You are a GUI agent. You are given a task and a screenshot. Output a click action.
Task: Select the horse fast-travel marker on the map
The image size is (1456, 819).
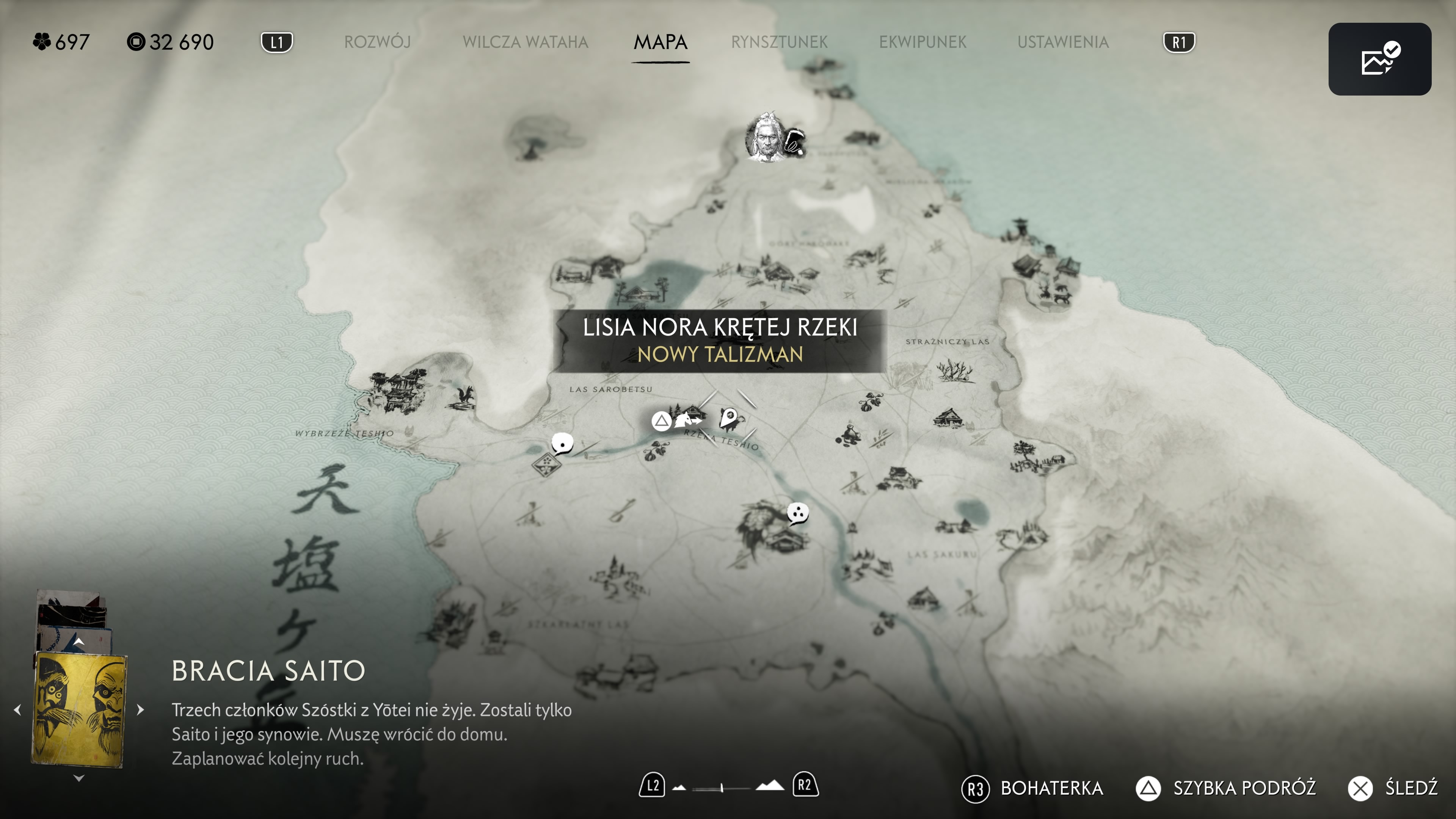(687, 420)
